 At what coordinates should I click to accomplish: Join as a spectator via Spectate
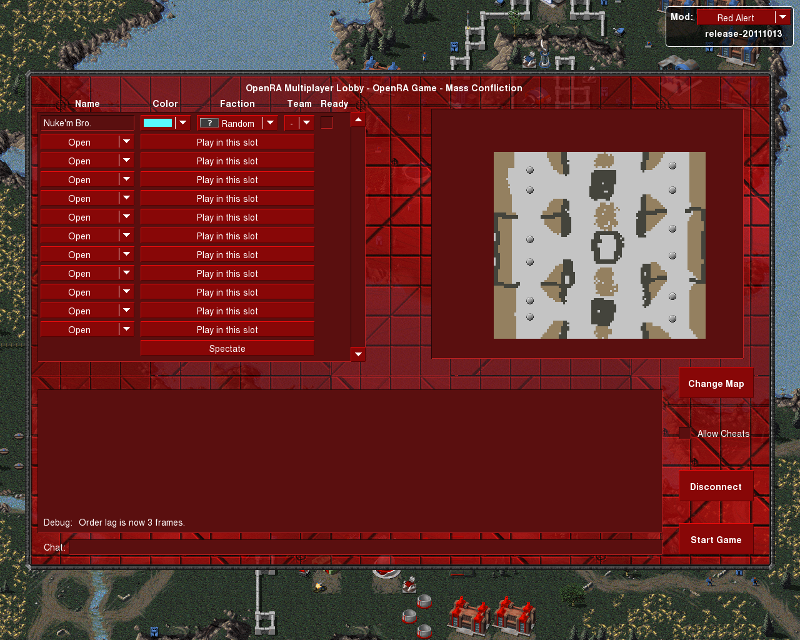(x=227, y=349)
